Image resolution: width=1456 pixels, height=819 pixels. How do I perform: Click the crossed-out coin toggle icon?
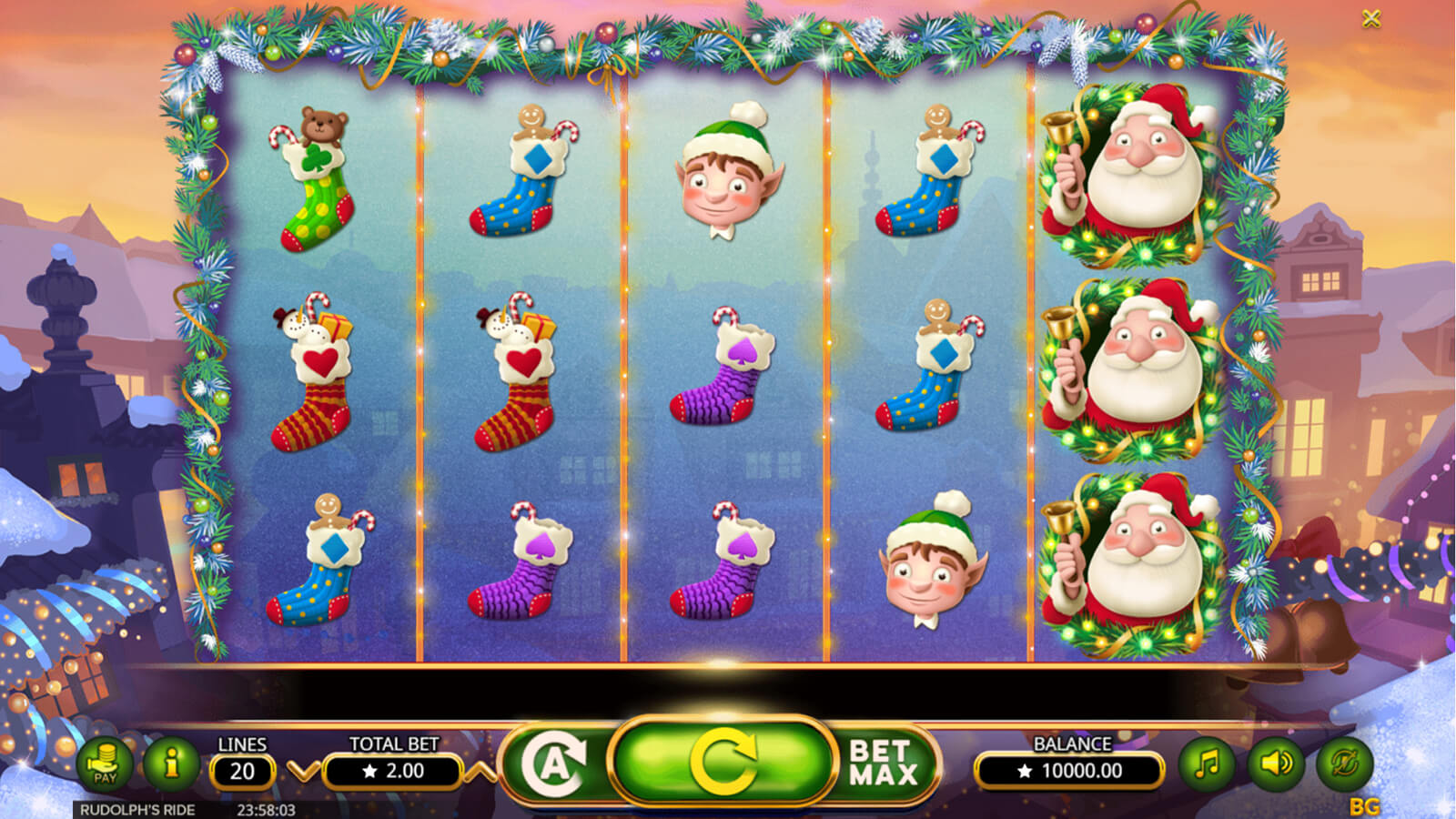coord(1343,763)
